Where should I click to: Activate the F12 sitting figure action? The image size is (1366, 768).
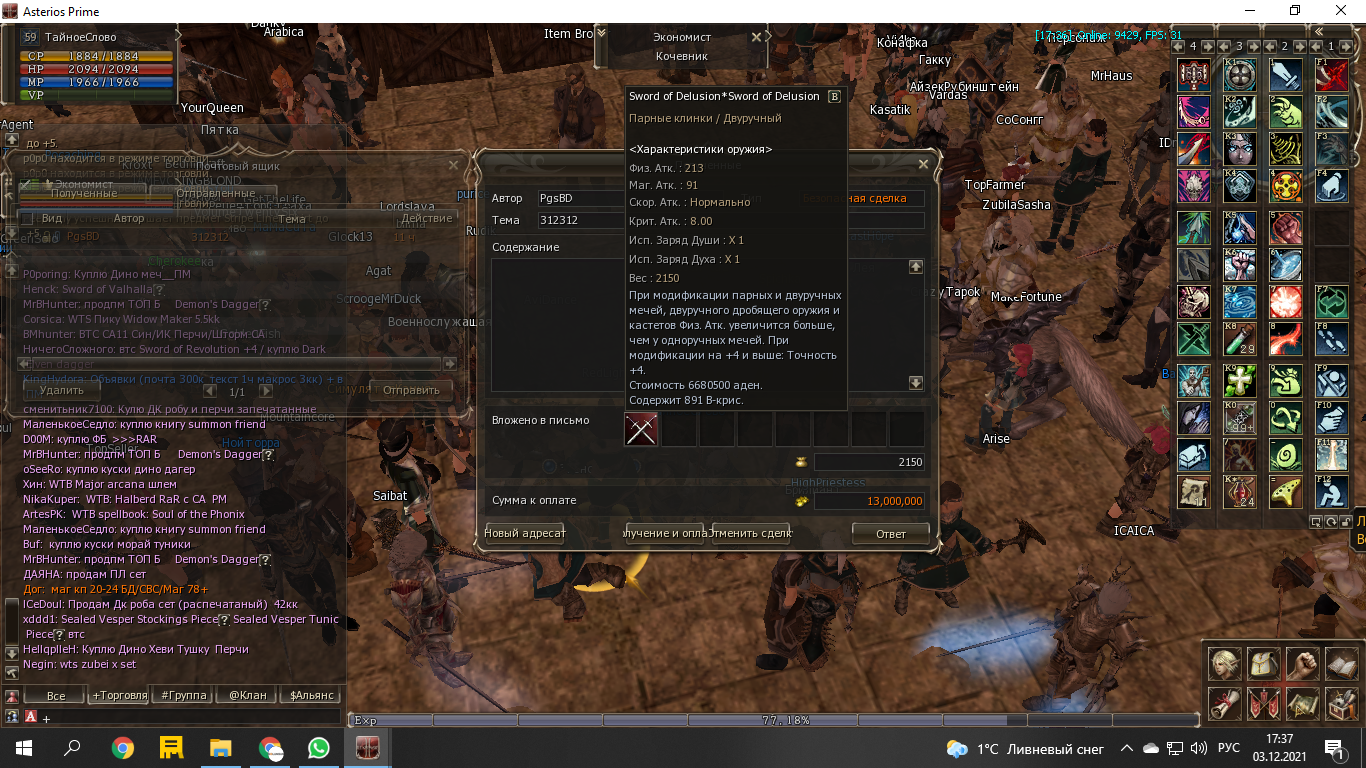[x=1331, y=492]
